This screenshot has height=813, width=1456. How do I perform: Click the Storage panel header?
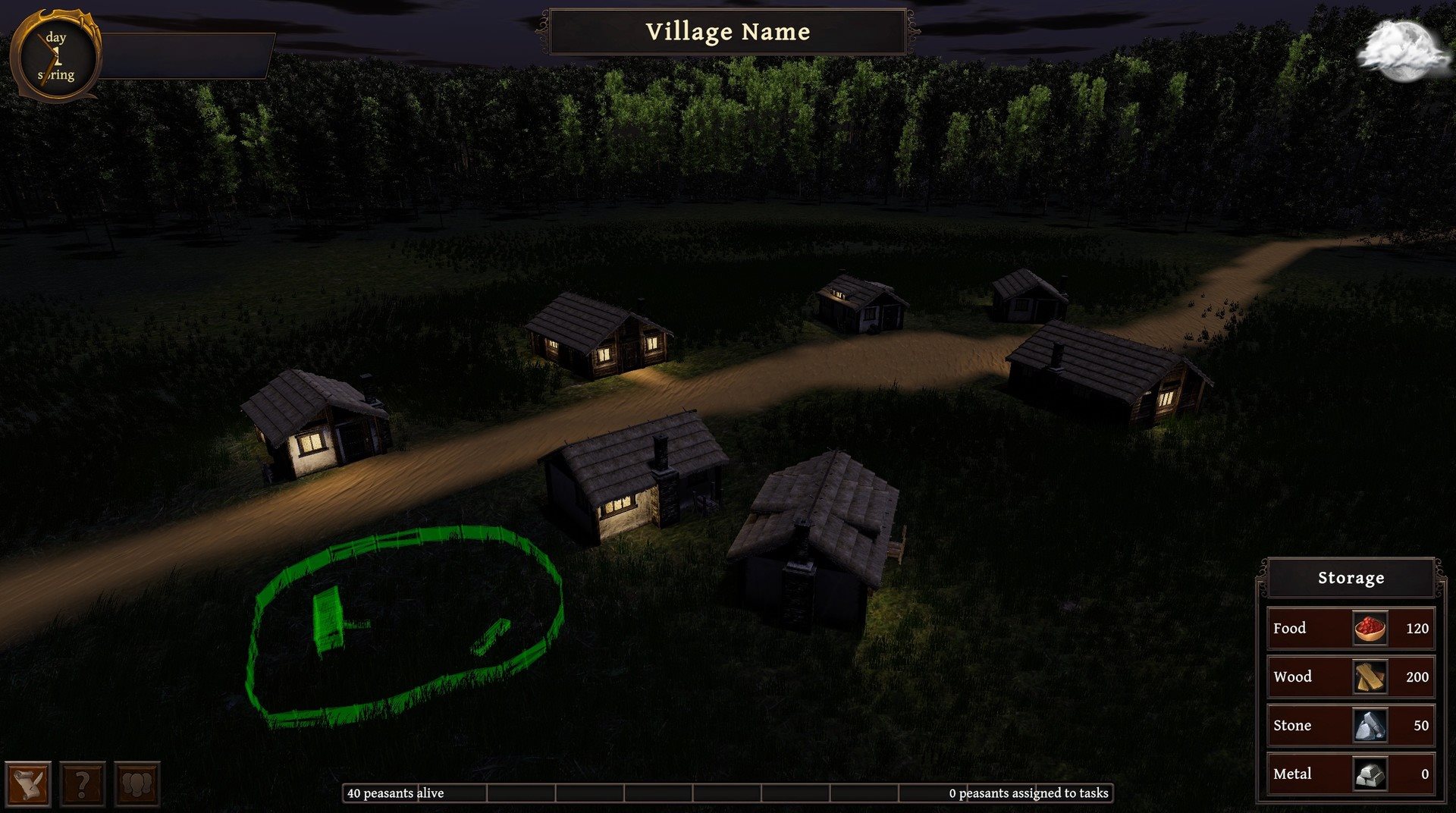pyautogui.click(x=1351, y=578)
